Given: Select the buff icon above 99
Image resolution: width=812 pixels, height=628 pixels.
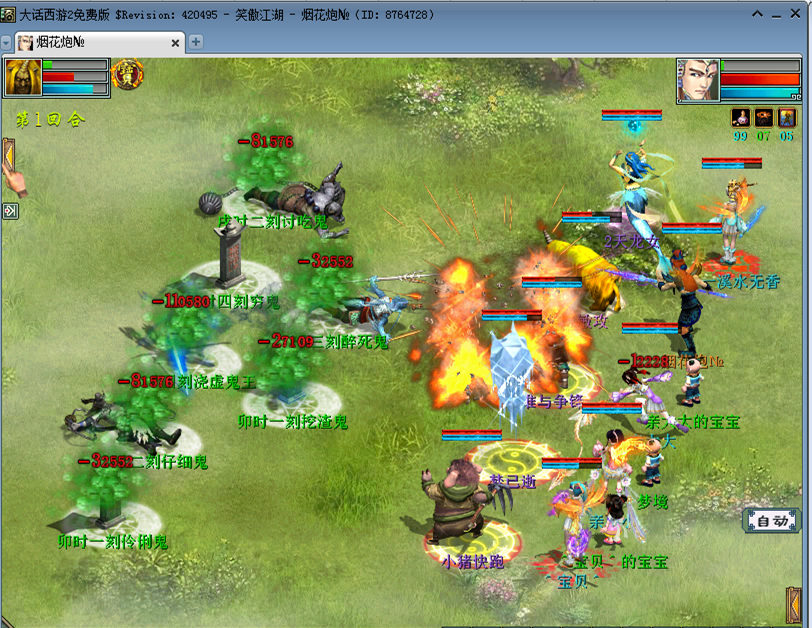Looking at the screenshot, I should coord(741,118).
